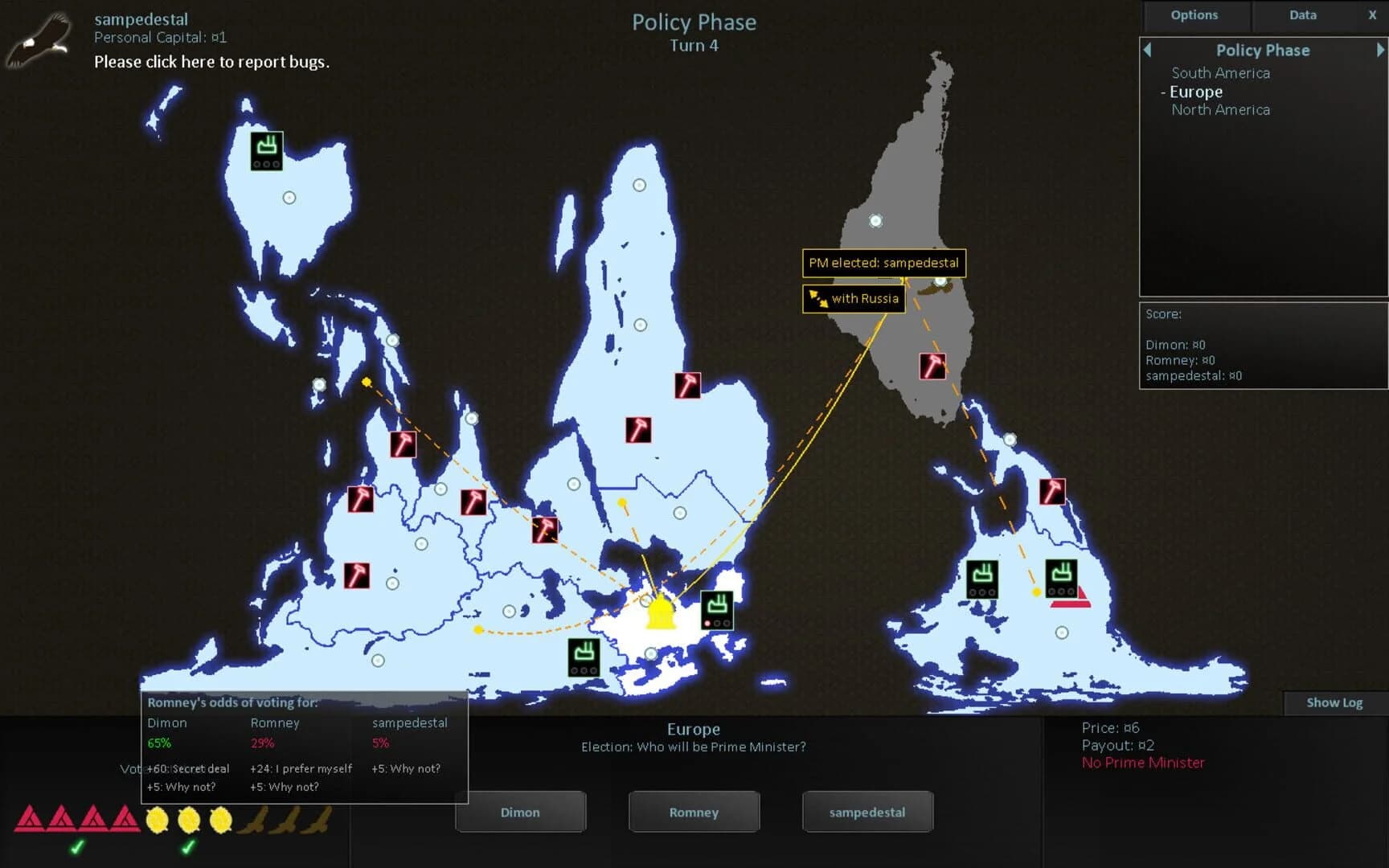Select the green factory icon in Greenland

267,149
